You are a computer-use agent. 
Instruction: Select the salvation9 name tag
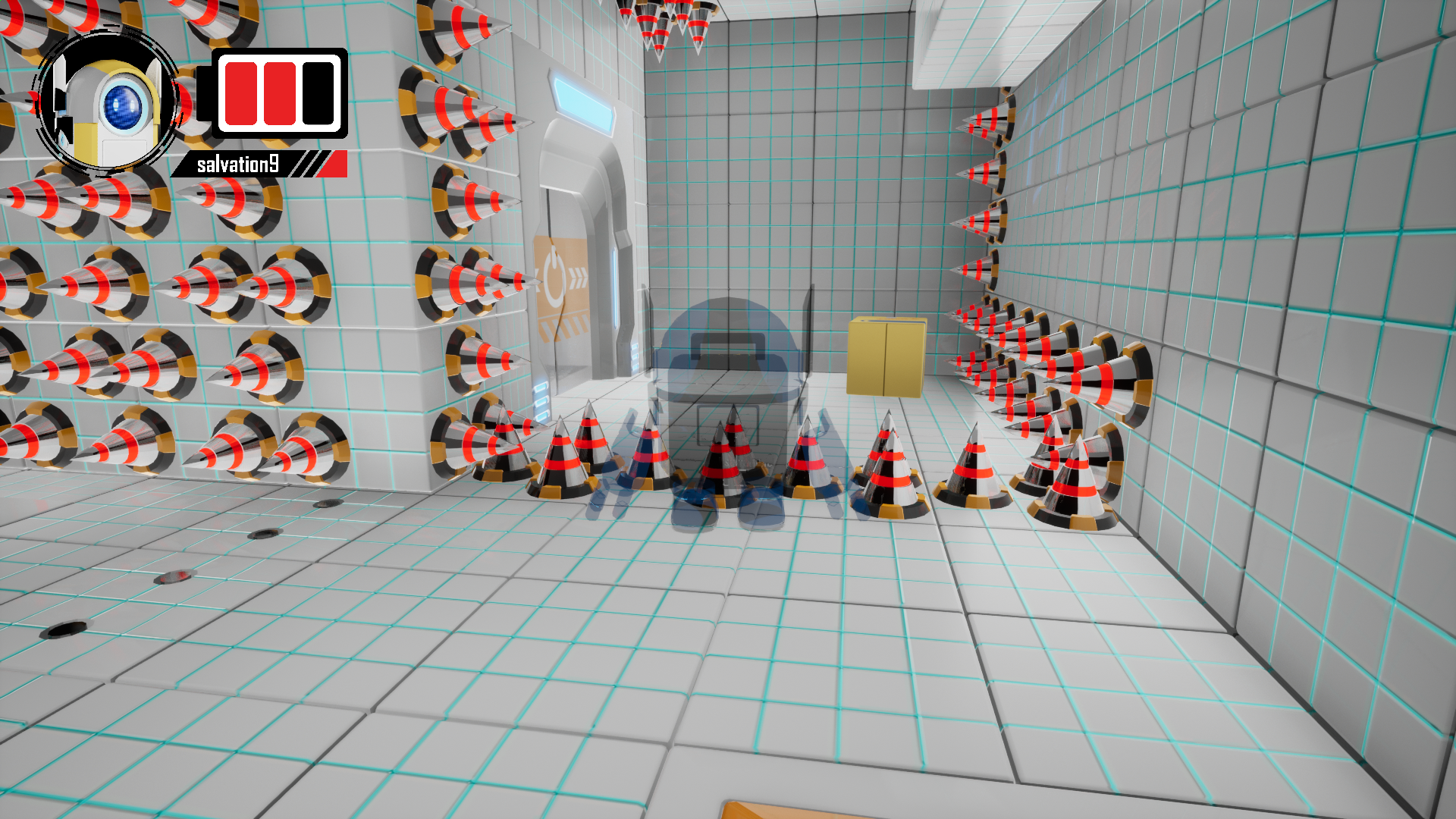point(238,164)
